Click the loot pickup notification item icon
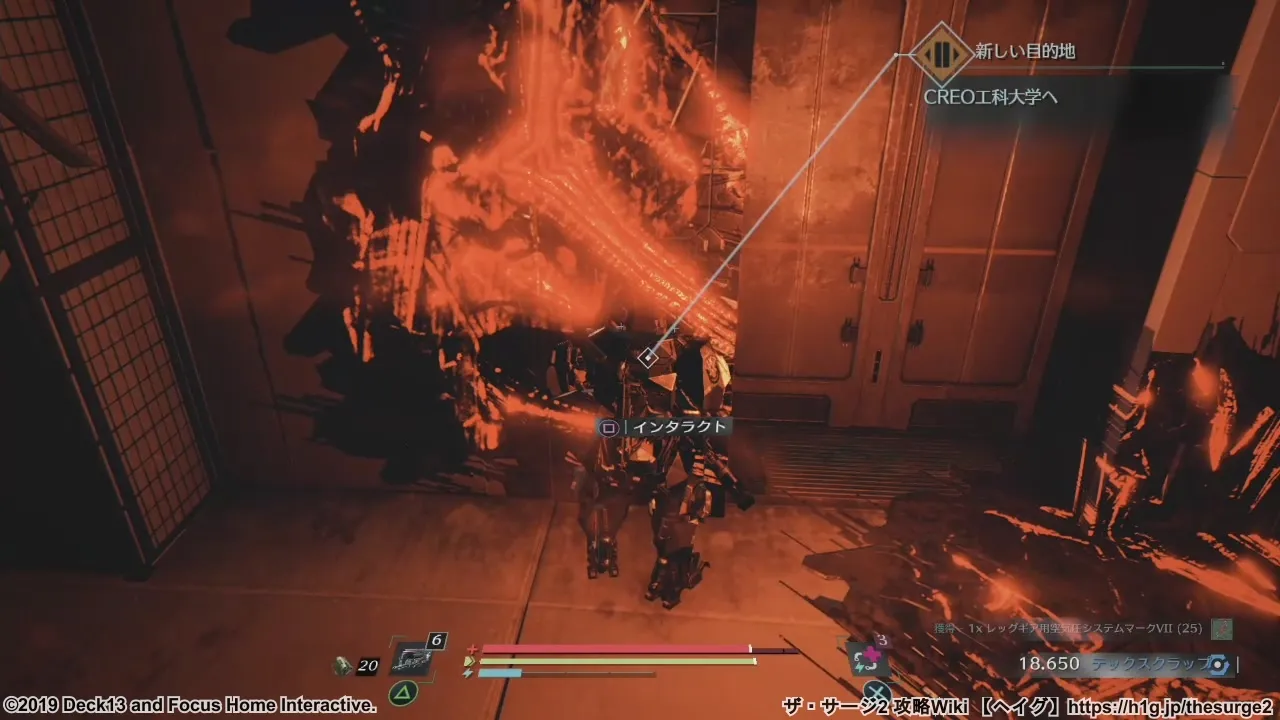The image size is (1280, 720). [x=1221, y=629]
